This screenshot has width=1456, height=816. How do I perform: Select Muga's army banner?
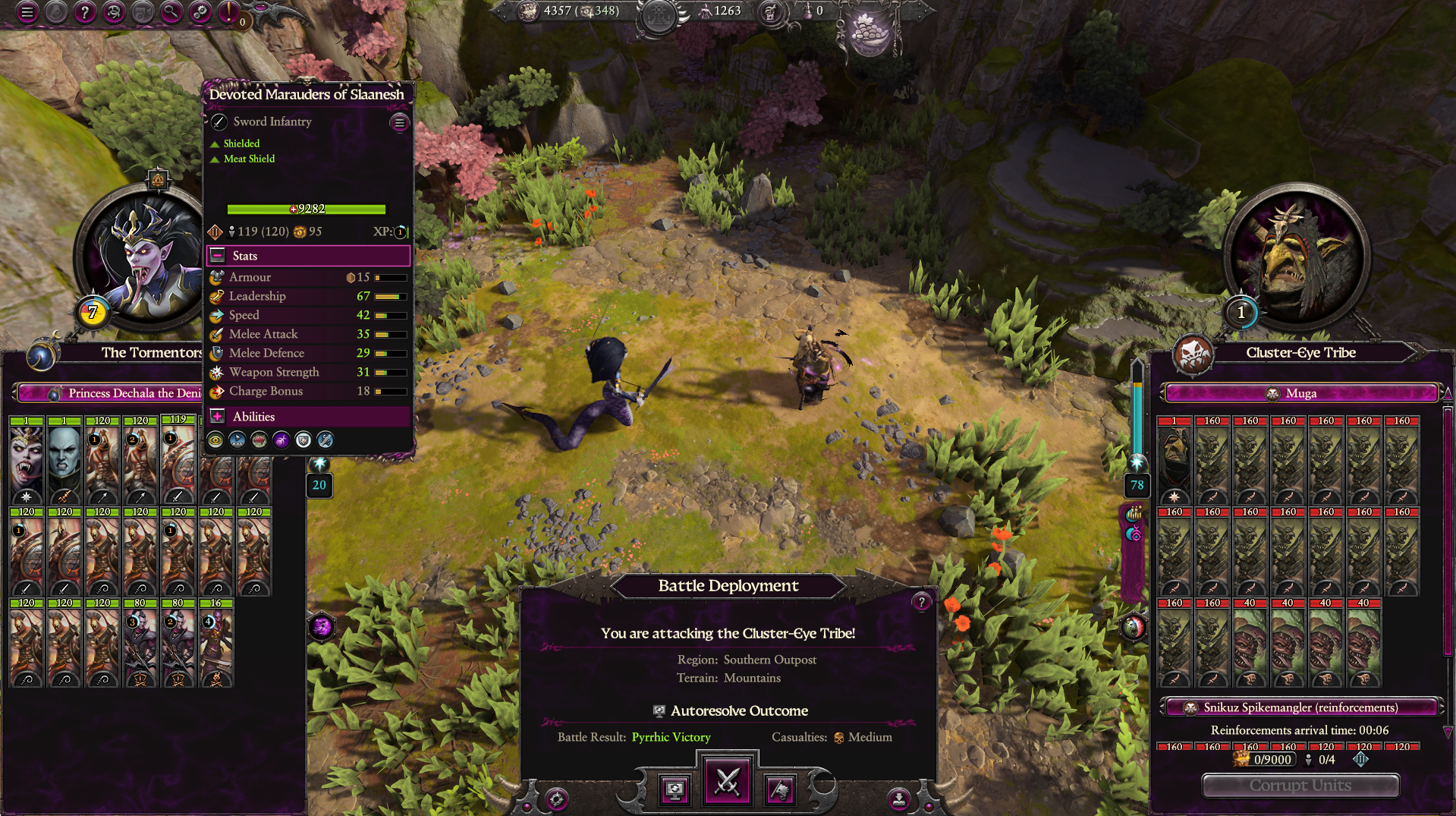click(x=1300, y=393)
